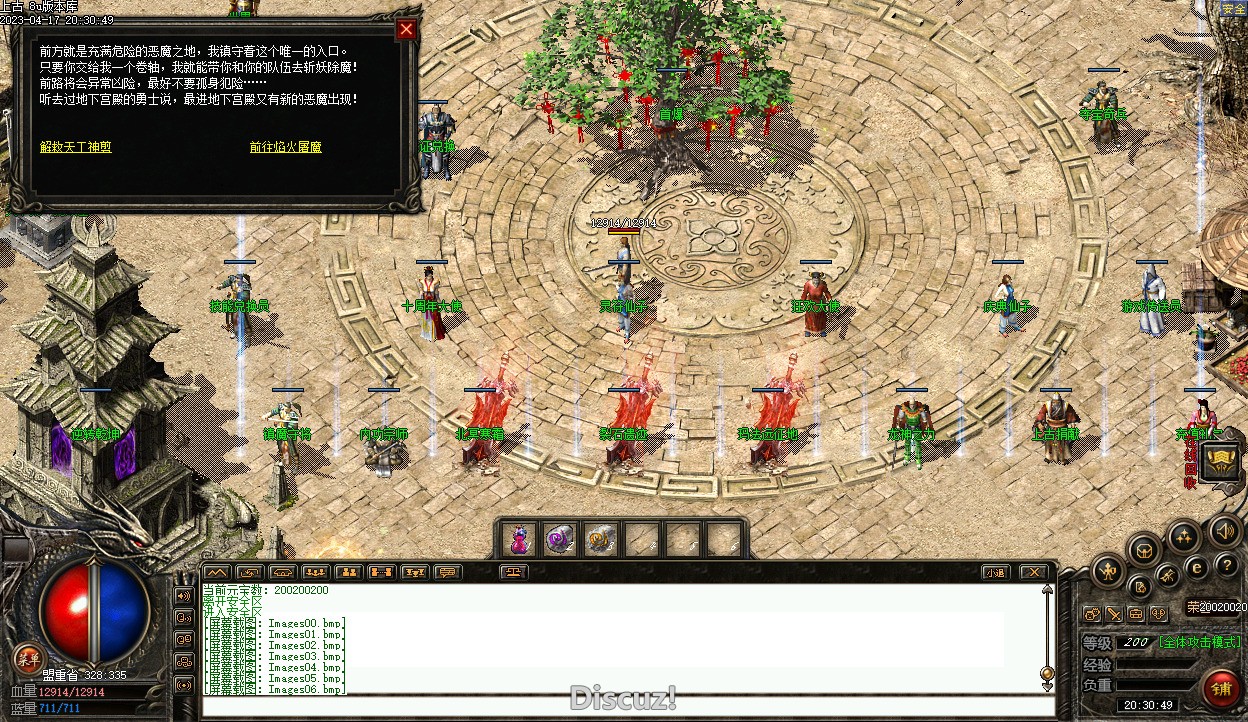The image size is (1248, 722).
Task: Open the round 'e' button
Action: pyautogui.click(x=1197, y=567)
